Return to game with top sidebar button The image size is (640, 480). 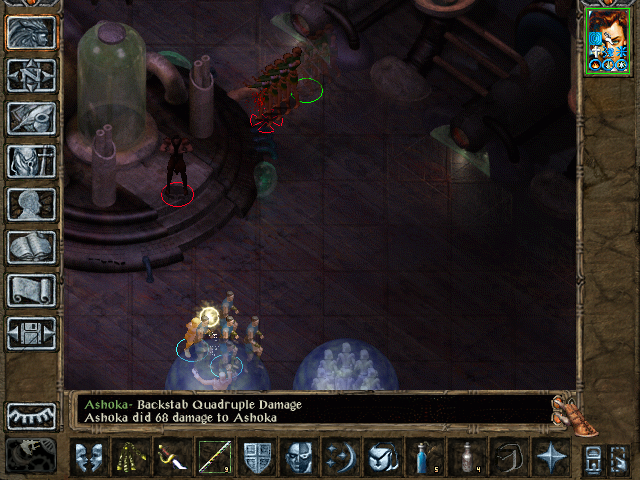32,33
